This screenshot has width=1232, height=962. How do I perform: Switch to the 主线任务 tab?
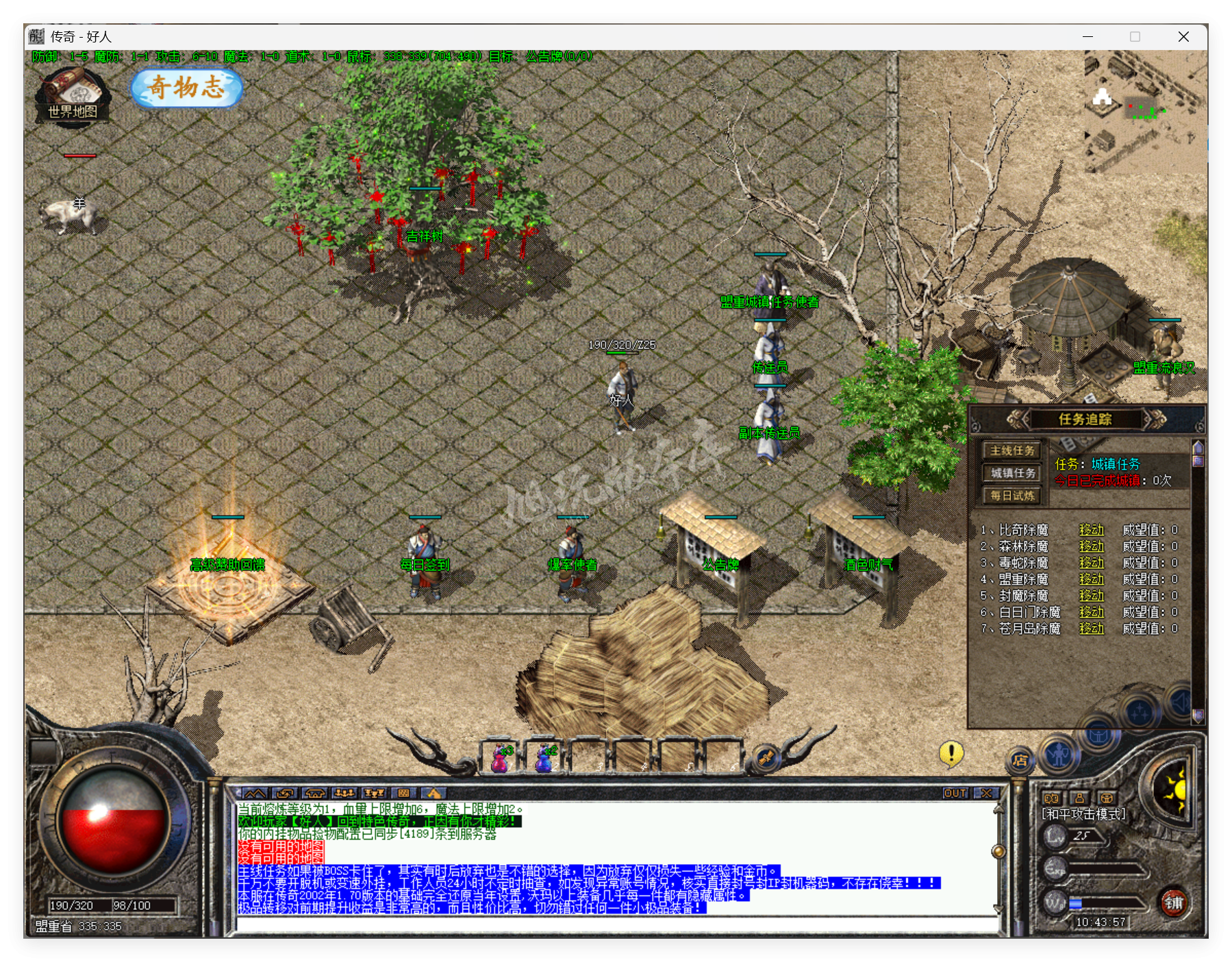pyautogui.click(x=1012, y=451)
